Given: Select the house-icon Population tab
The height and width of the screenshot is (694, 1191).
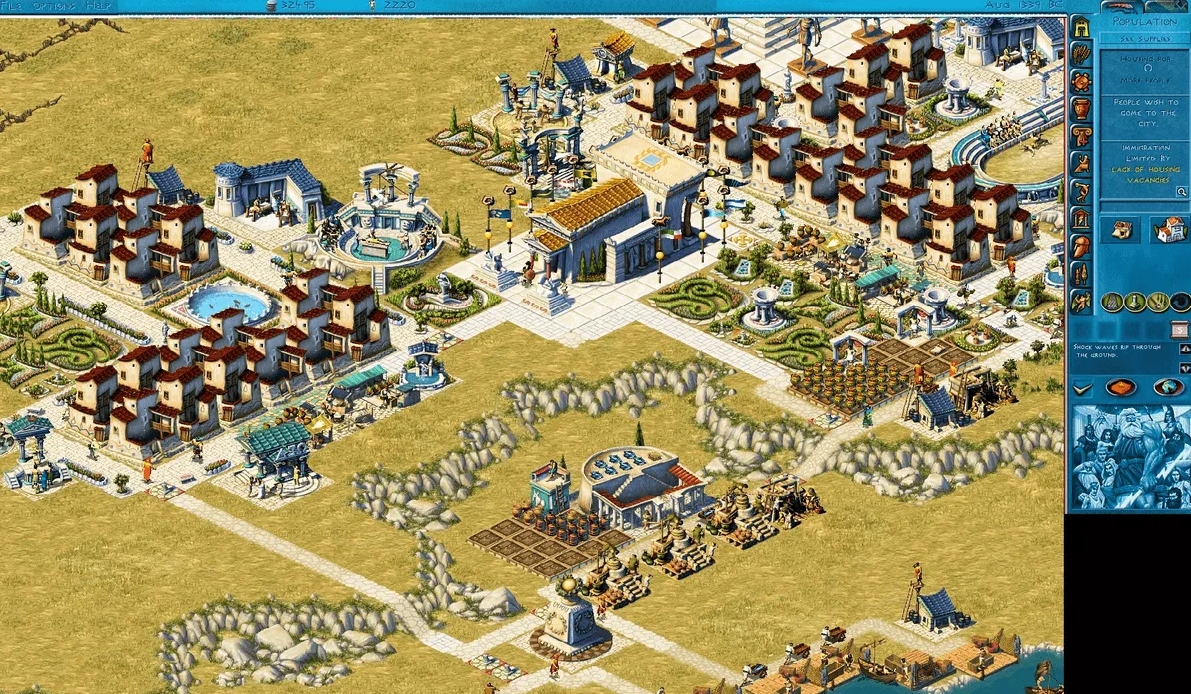Looking at the screenshot, I should point(1081,28).
